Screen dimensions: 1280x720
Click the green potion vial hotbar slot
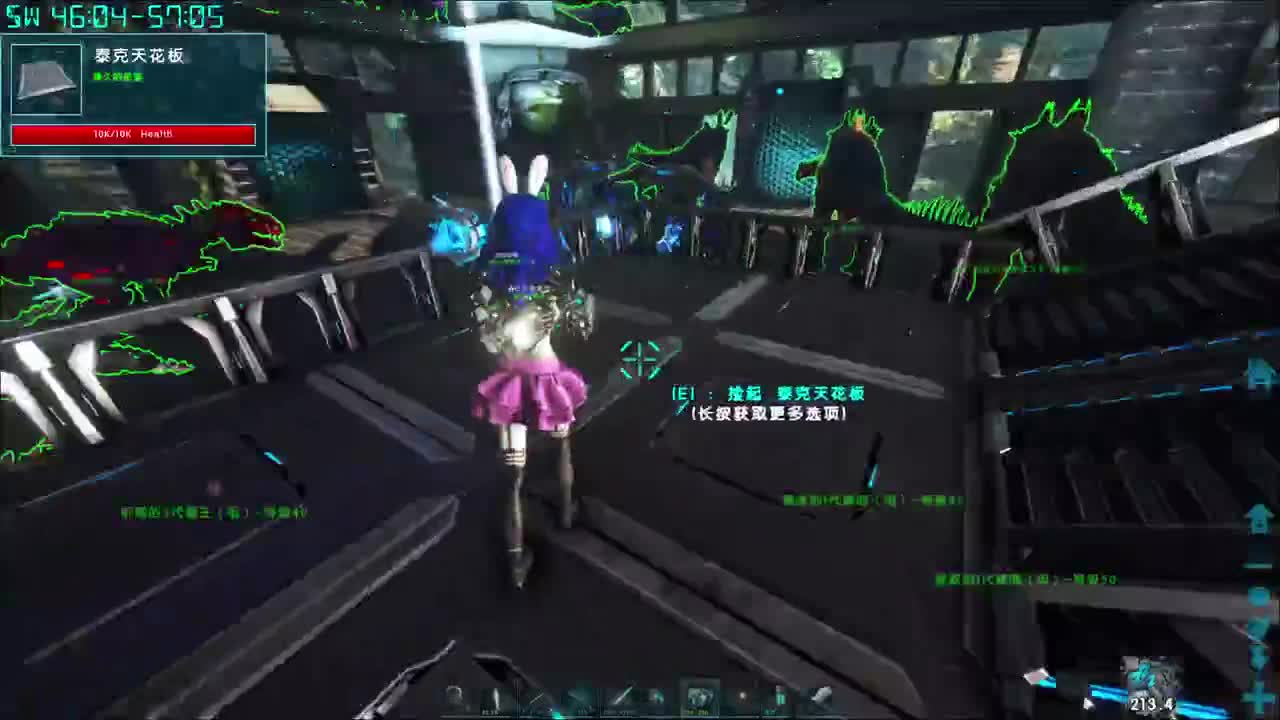pyautogui.click(x=780, y=697)
